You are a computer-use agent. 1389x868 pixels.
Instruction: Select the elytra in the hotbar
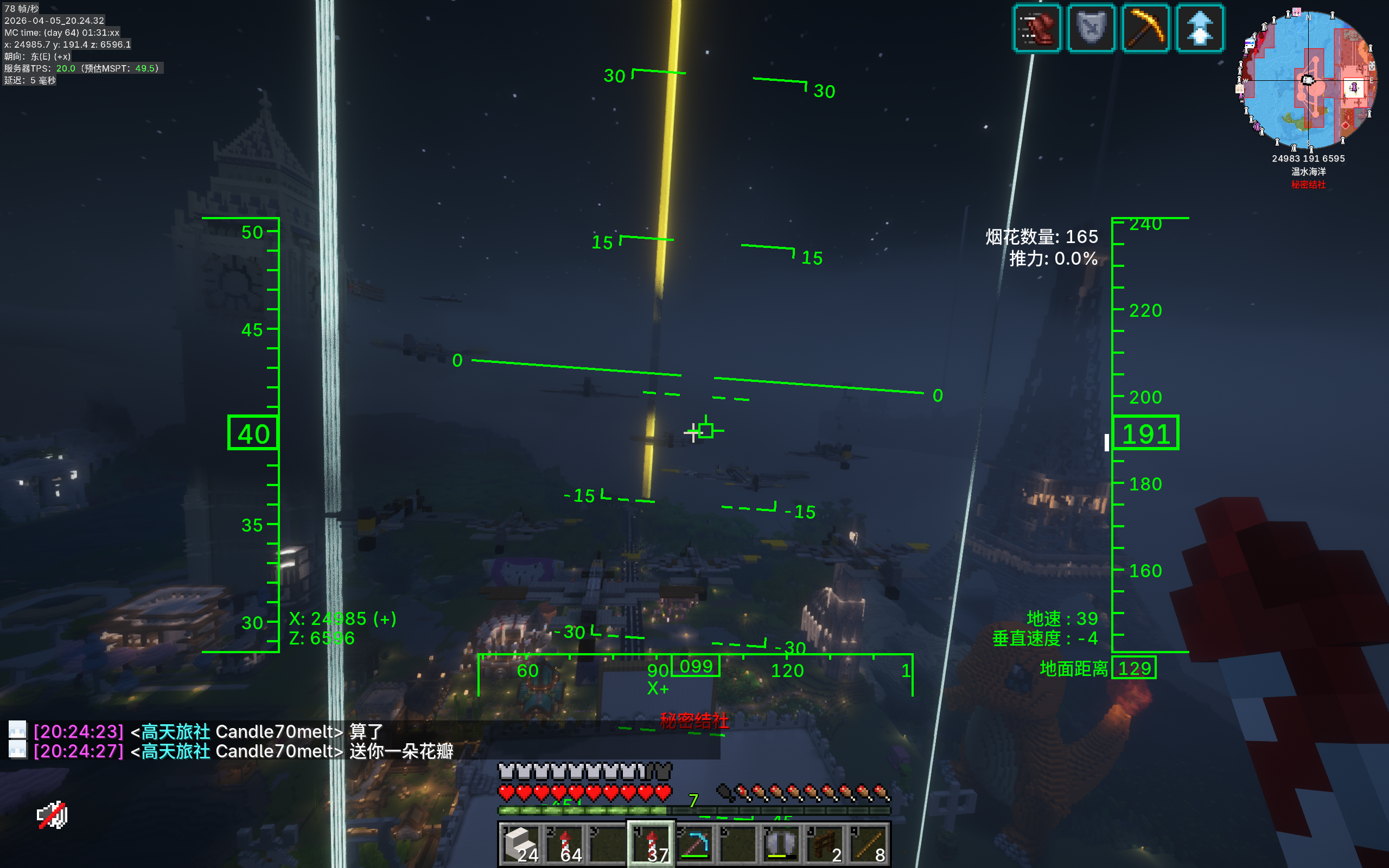[x=782, y=843]
